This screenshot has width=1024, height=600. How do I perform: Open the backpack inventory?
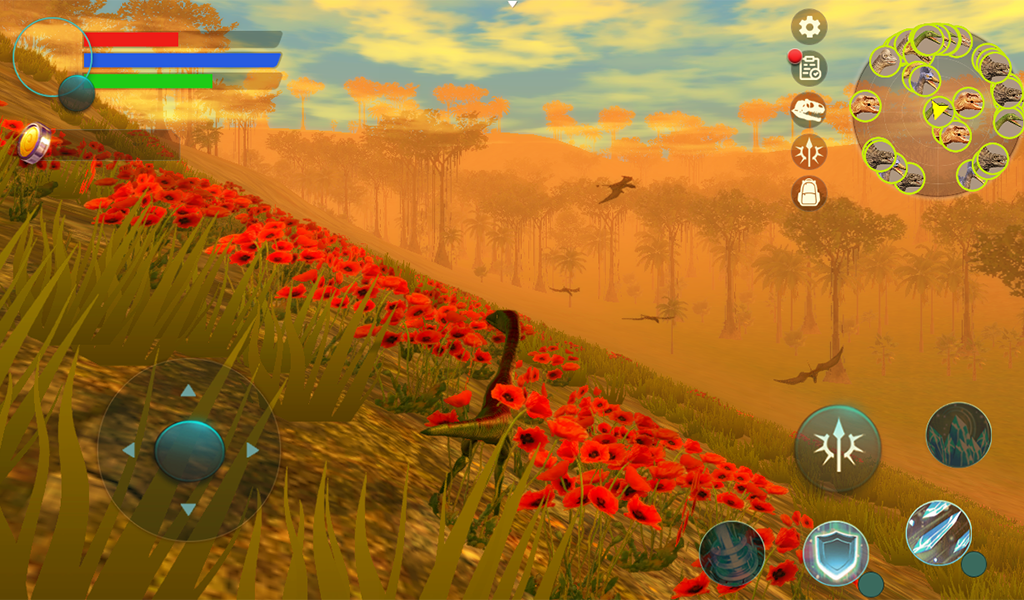809,192
